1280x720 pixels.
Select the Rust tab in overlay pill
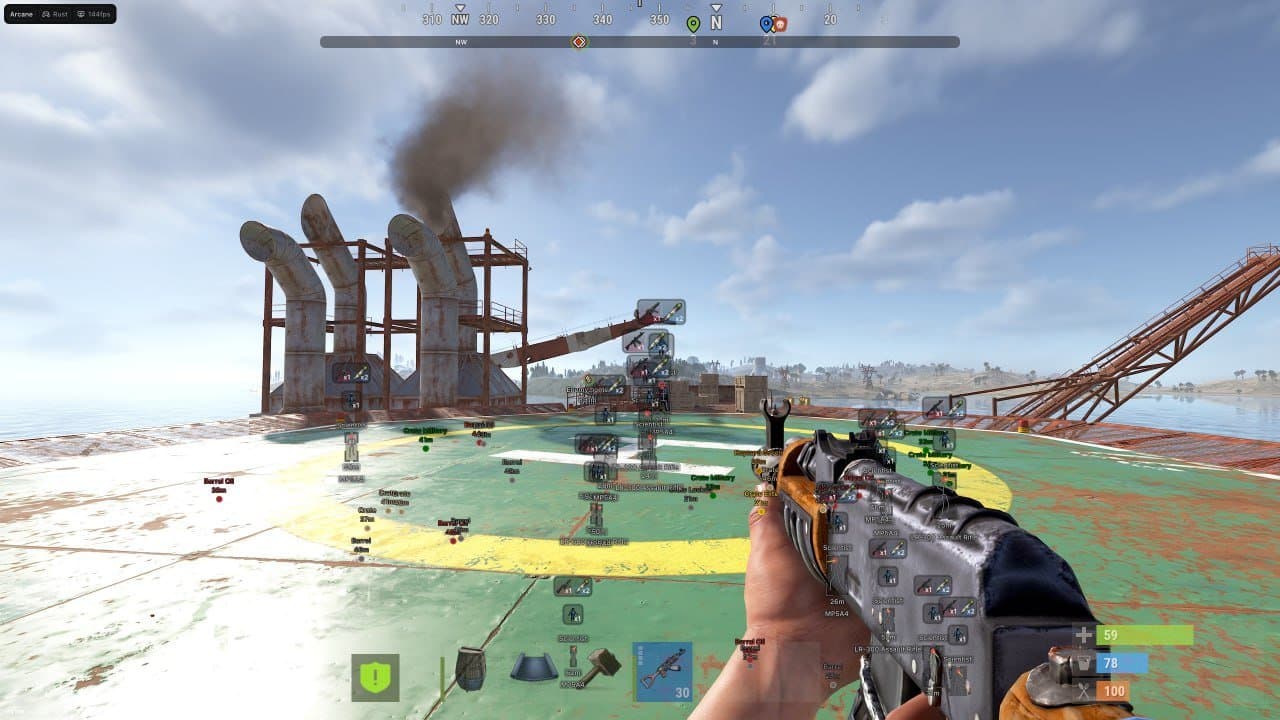(x=58, y=14)
